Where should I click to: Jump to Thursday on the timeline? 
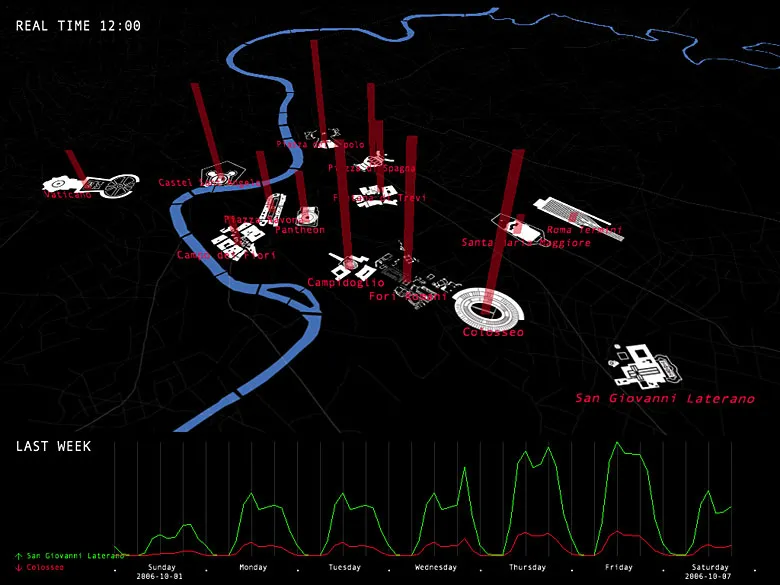click(526, 568)
